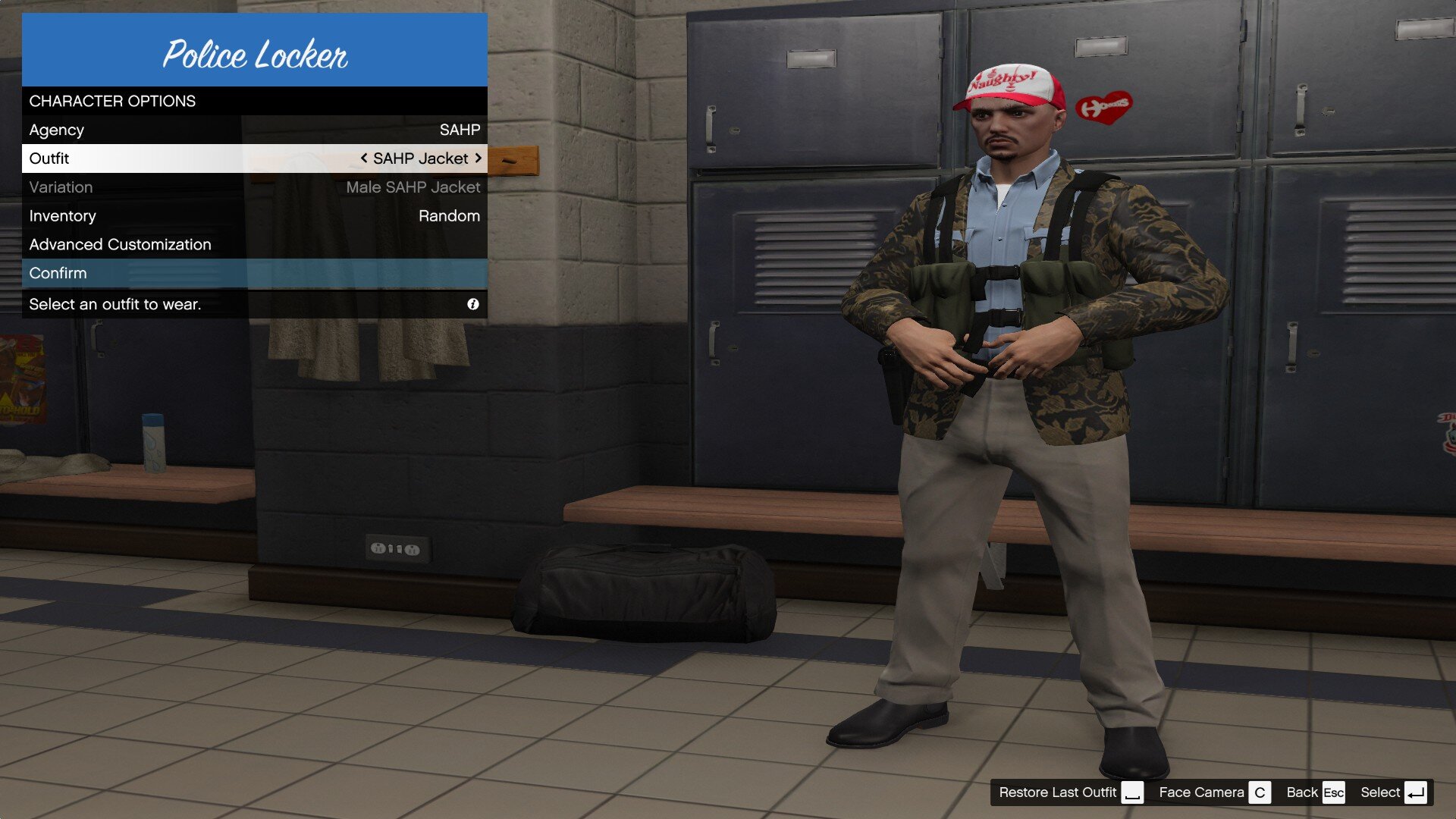Click Restore Last Outfit prompt
The width and height of the screenshot is (1456, 819).
pyautogui.click(x=1070, y=792)
